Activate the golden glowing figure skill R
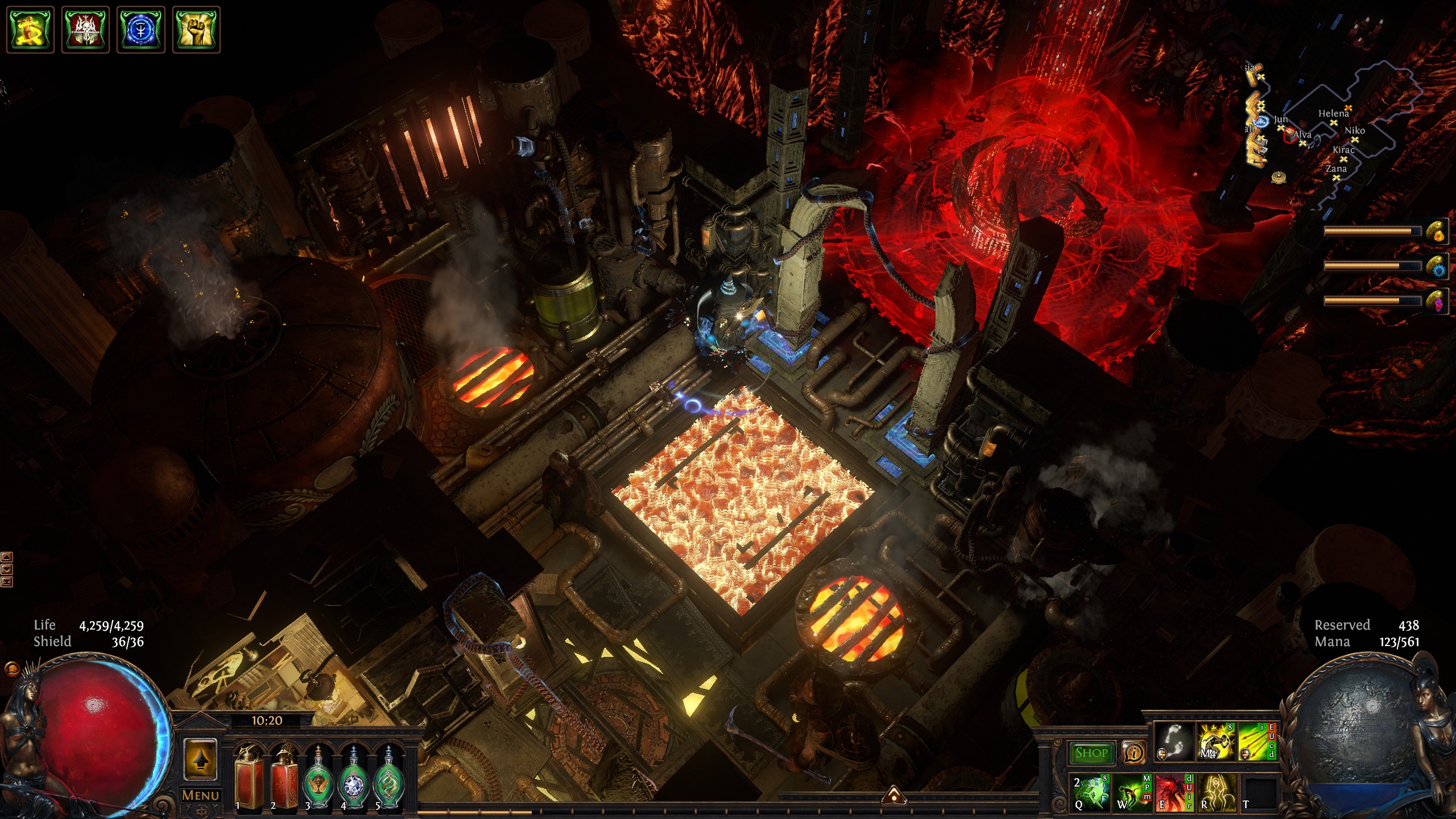The height and width of the screenshot is (819, 1456). (1217, 792)
